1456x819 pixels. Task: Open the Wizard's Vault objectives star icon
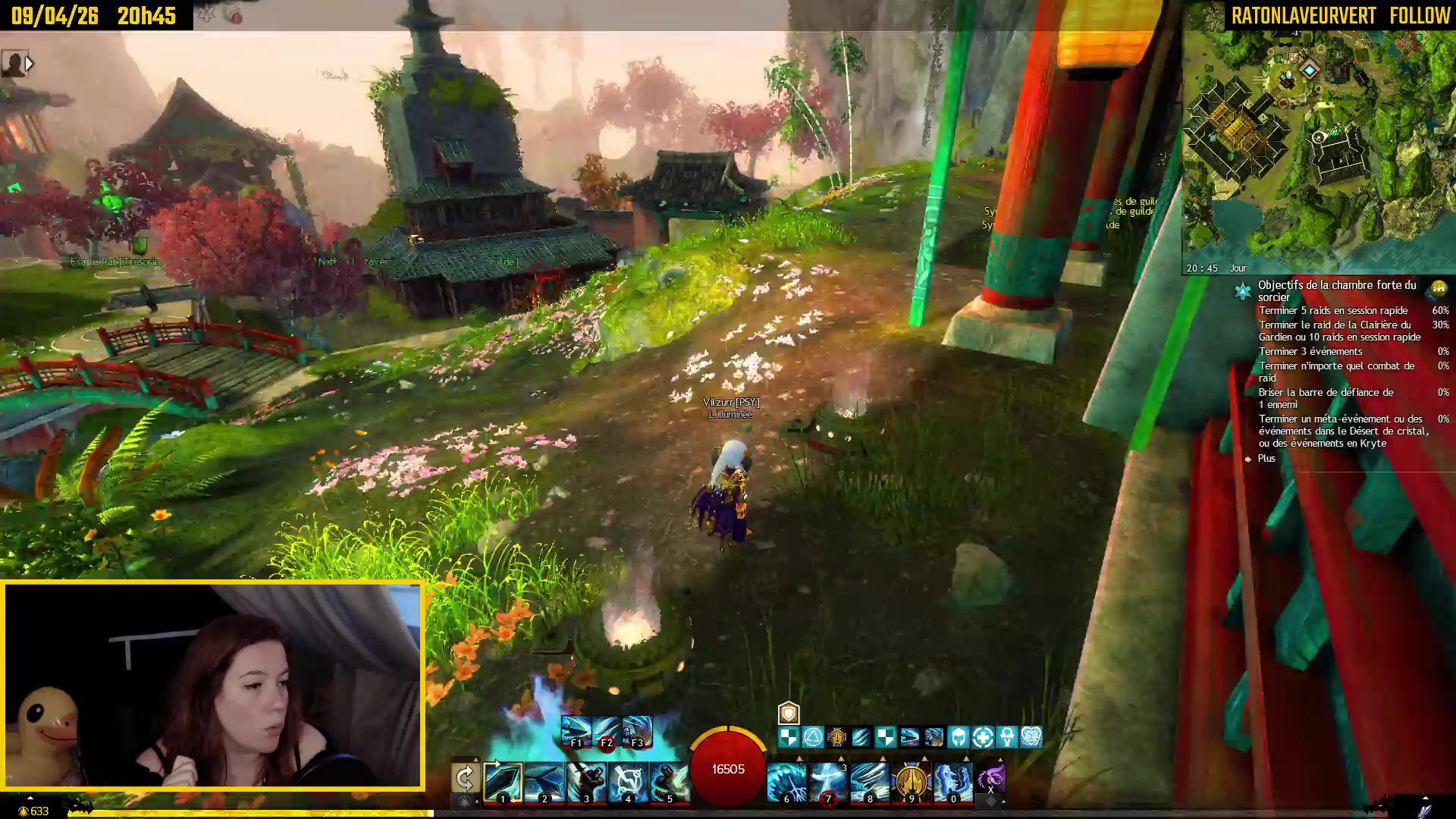click(1242, 291)
